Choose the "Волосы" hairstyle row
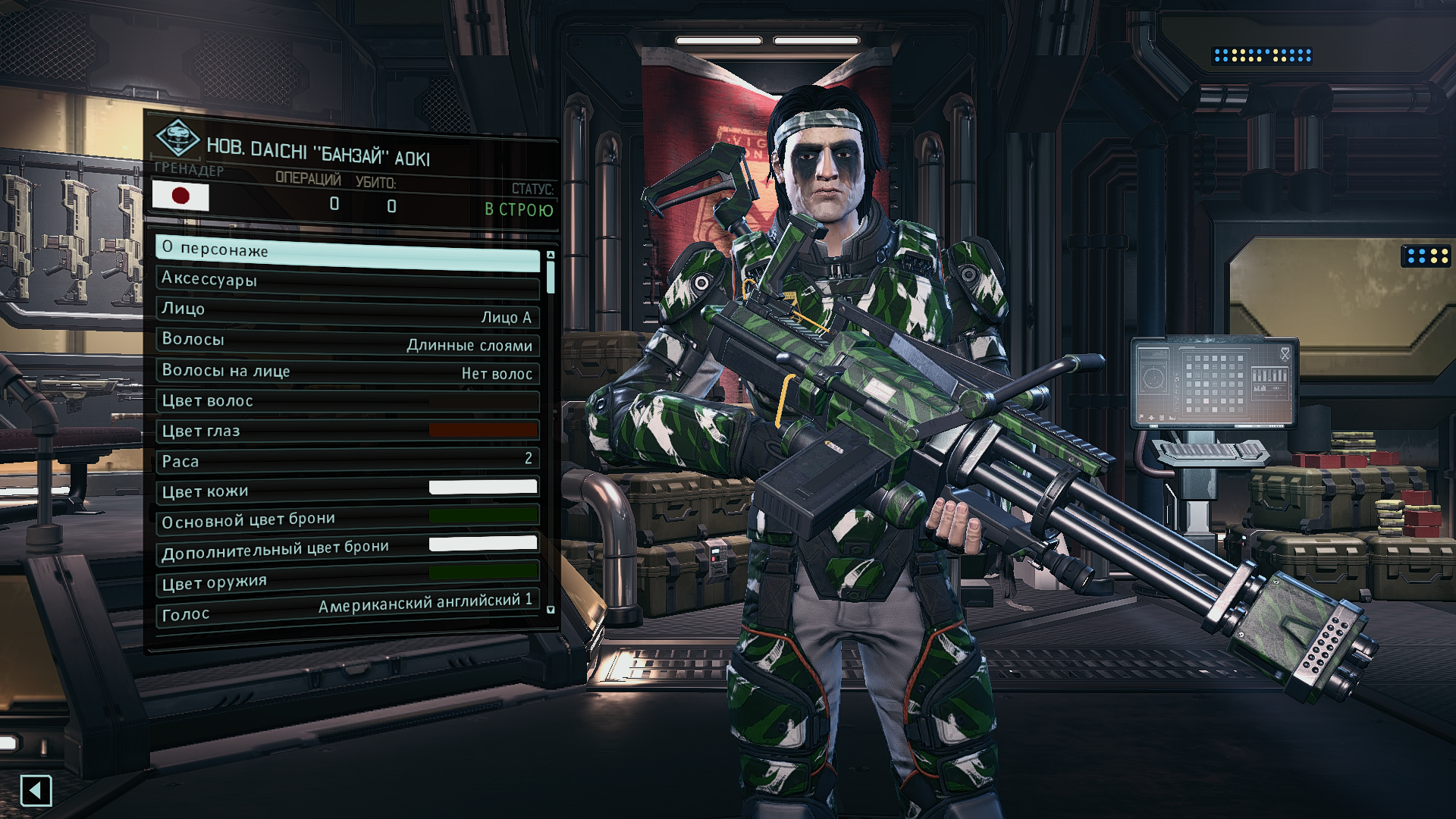The width and height of the screenshot is (1456, 819). point(347,341)
